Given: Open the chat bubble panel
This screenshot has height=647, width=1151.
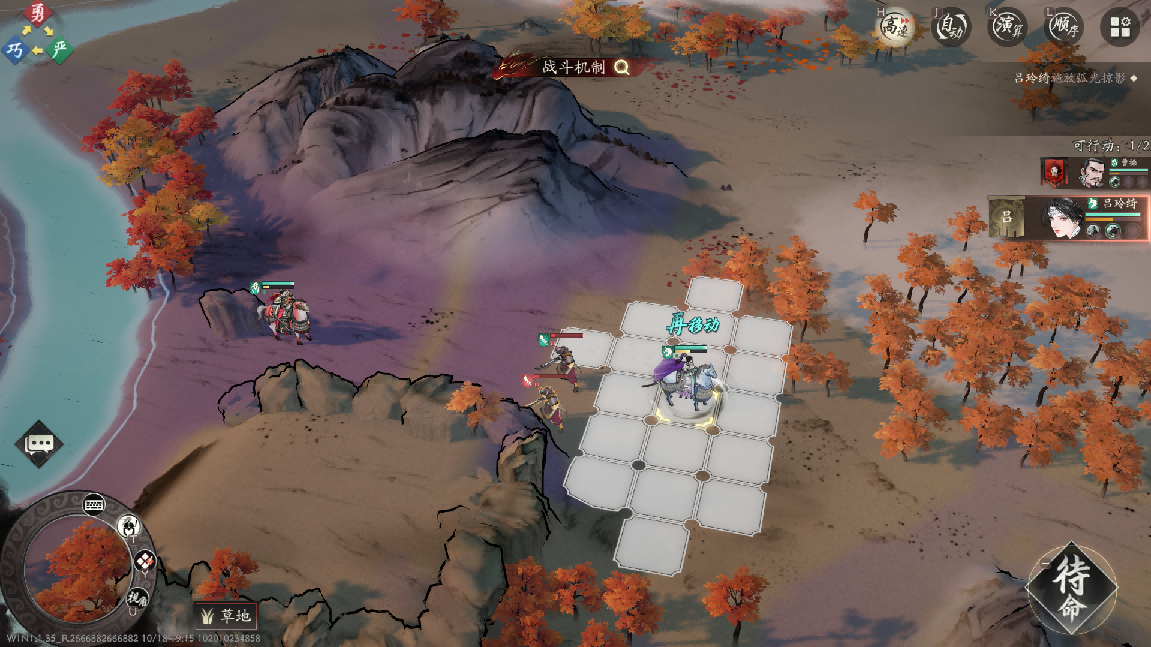Looking at the screenshot, I should pos(39,444).
